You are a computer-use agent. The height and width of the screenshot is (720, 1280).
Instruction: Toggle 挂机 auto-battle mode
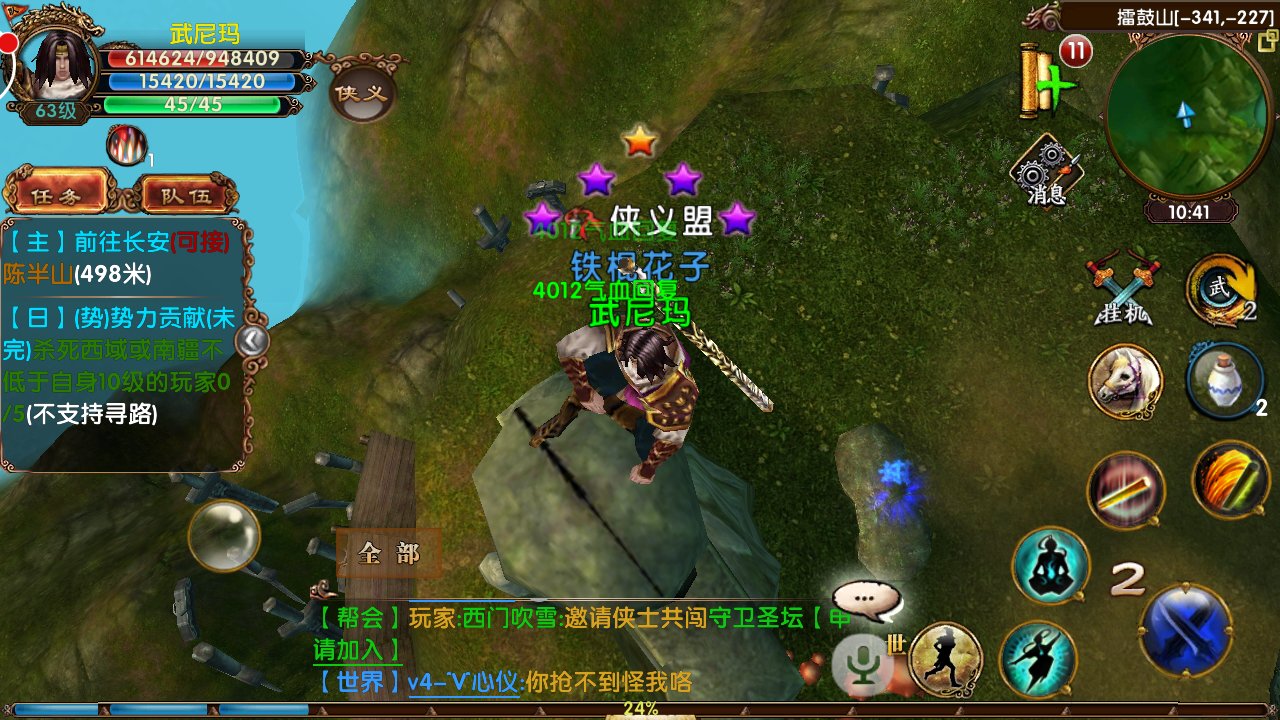tap(1124, 290)
